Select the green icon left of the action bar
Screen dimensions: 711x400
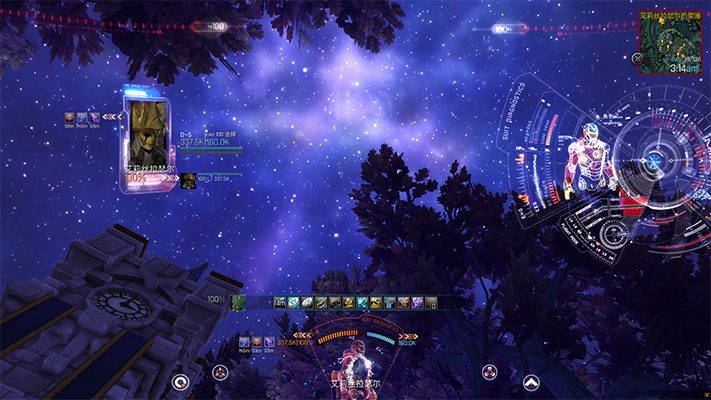(x=238, y=301)
